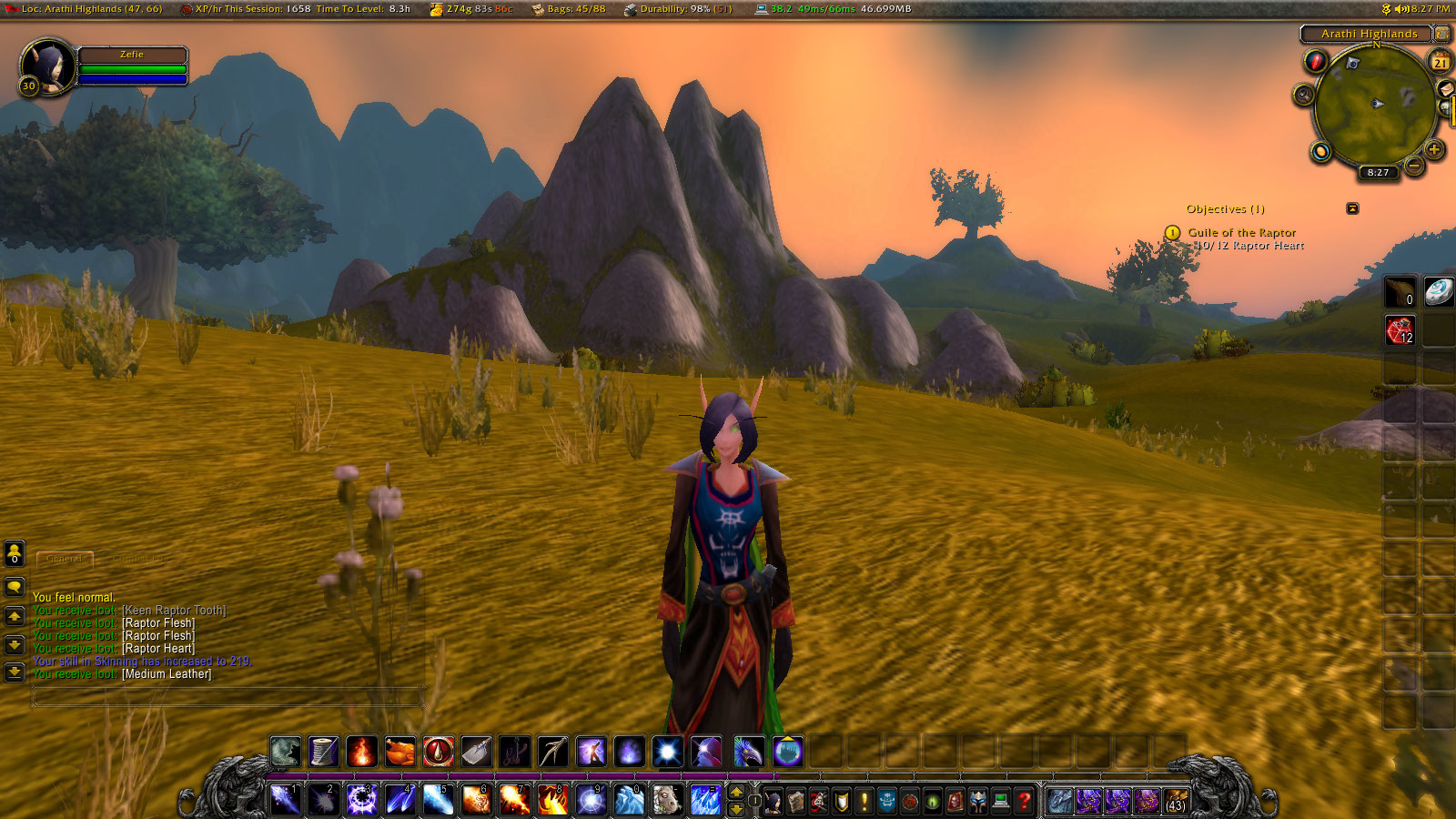Click Zefie's player portrait
The image size is (1456, 819).
tap(48, 66)
